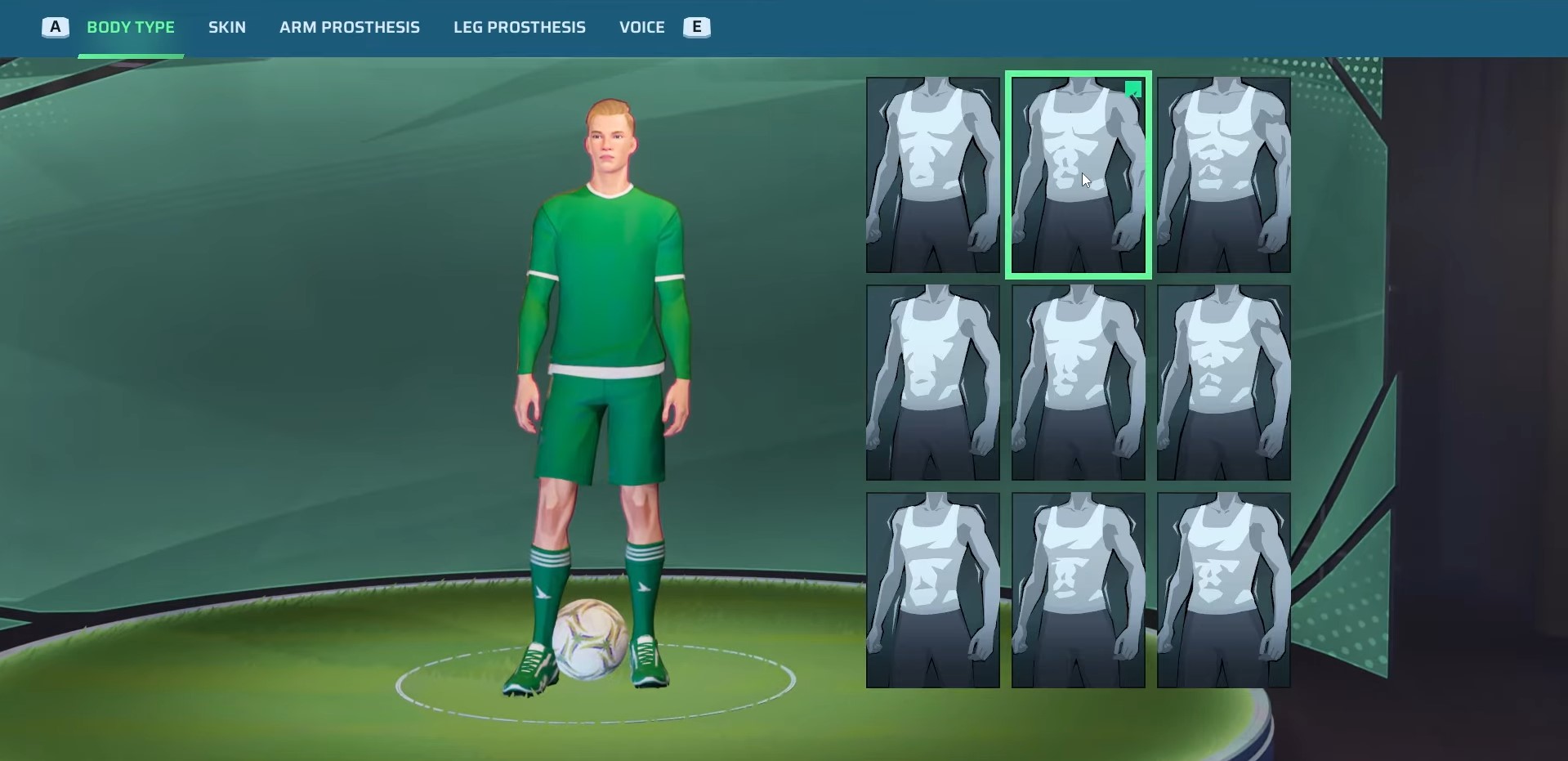The image size is (1568, 761).
Task: Select the slim body type in top-left
Action: [x=932, y=174]
